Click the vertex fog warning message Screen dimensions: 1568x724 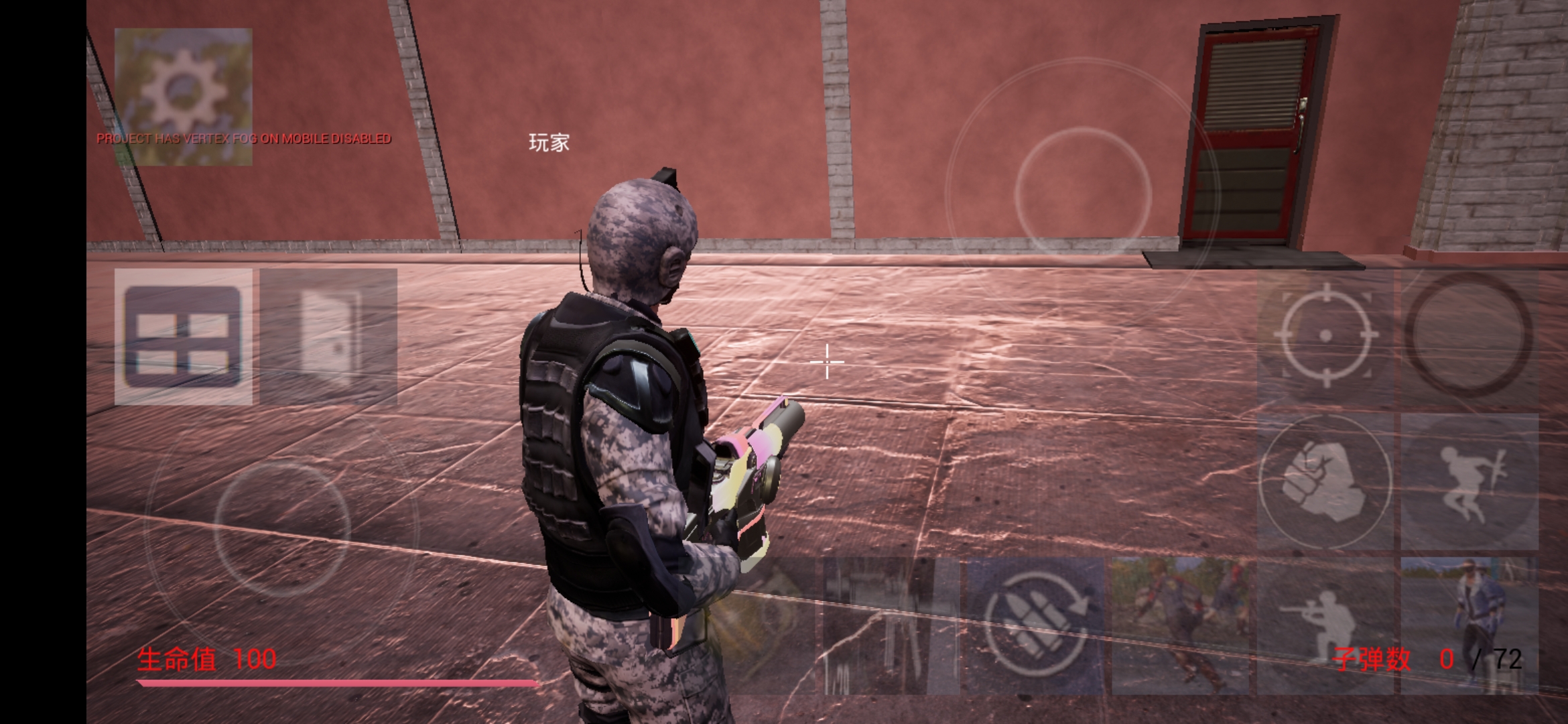(x=245, y=140)
